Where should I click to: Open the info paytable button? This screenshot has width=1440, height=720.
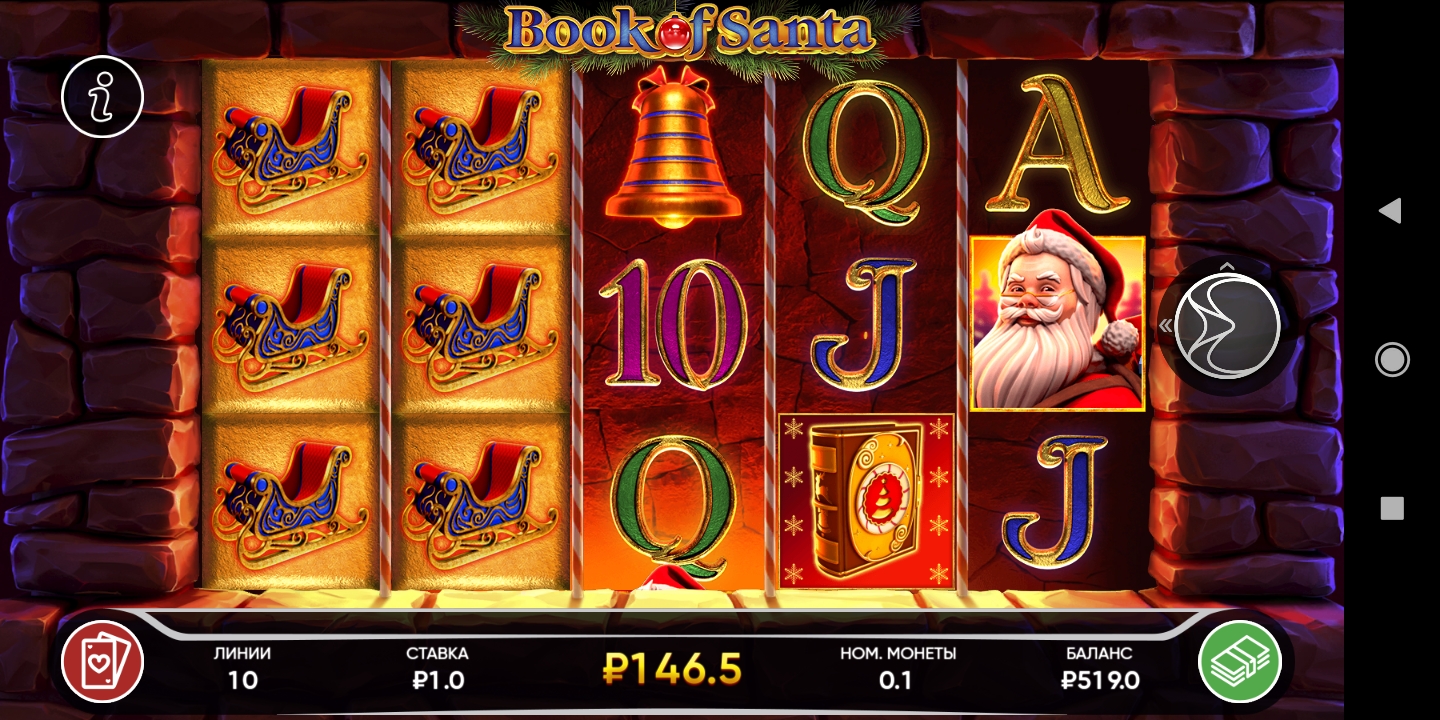[x=102, y=97]
